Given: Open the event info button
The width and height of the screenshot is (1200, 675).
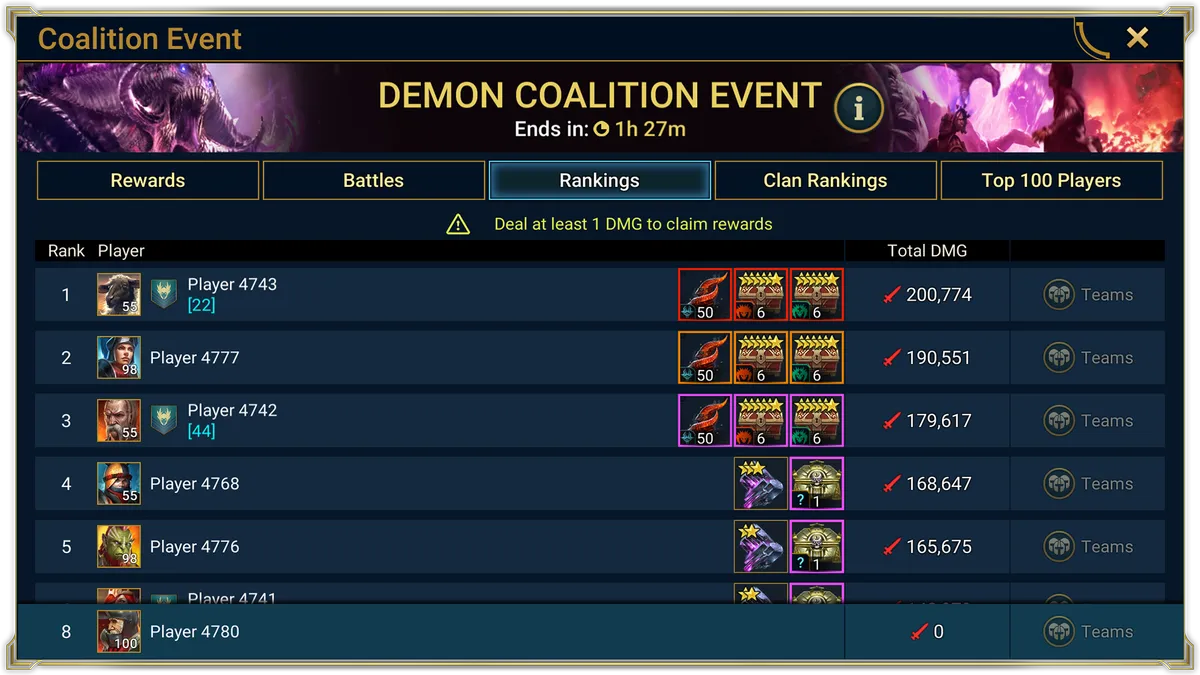Looking at the screenshot, I should tap(858, 109).
